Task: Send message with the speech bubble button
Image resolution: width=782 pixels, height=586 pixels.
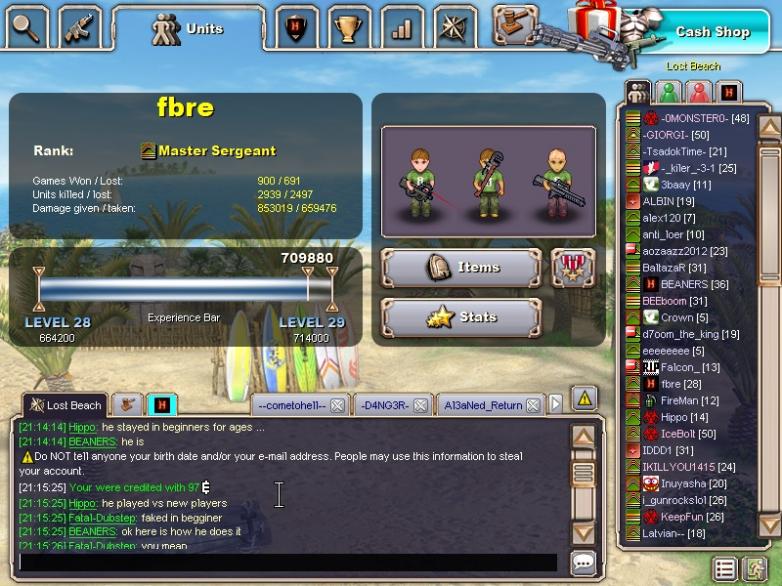Action: 582,562
